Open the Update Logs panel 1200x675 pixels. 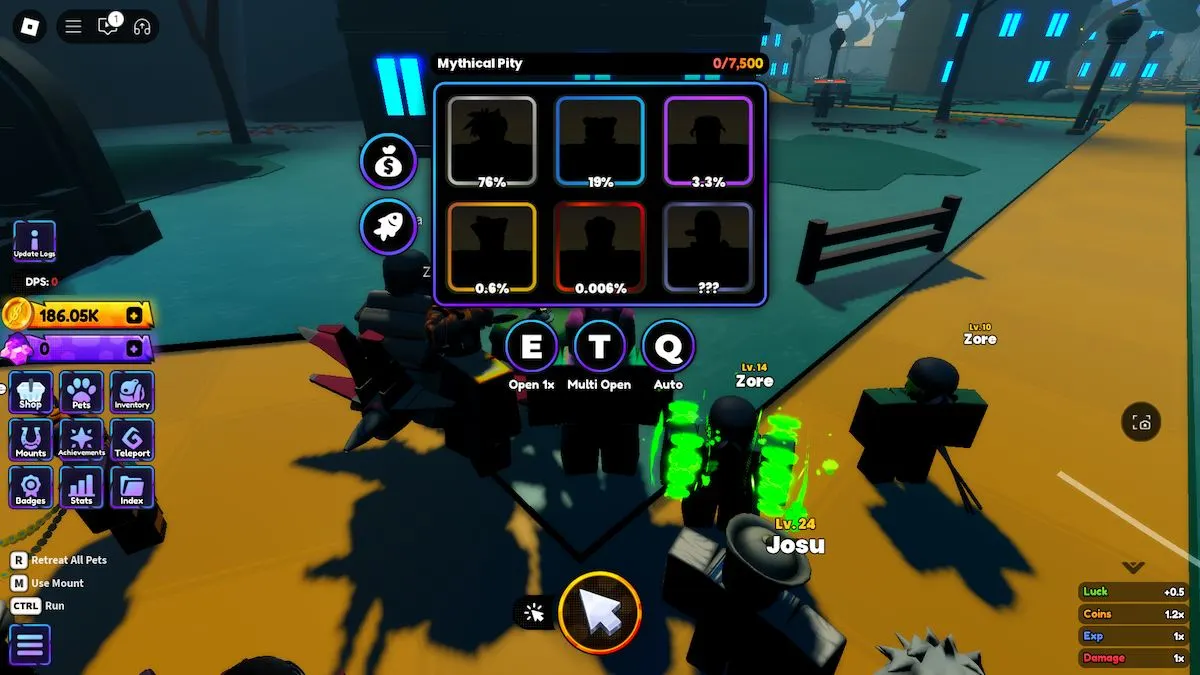coord(34,242)
